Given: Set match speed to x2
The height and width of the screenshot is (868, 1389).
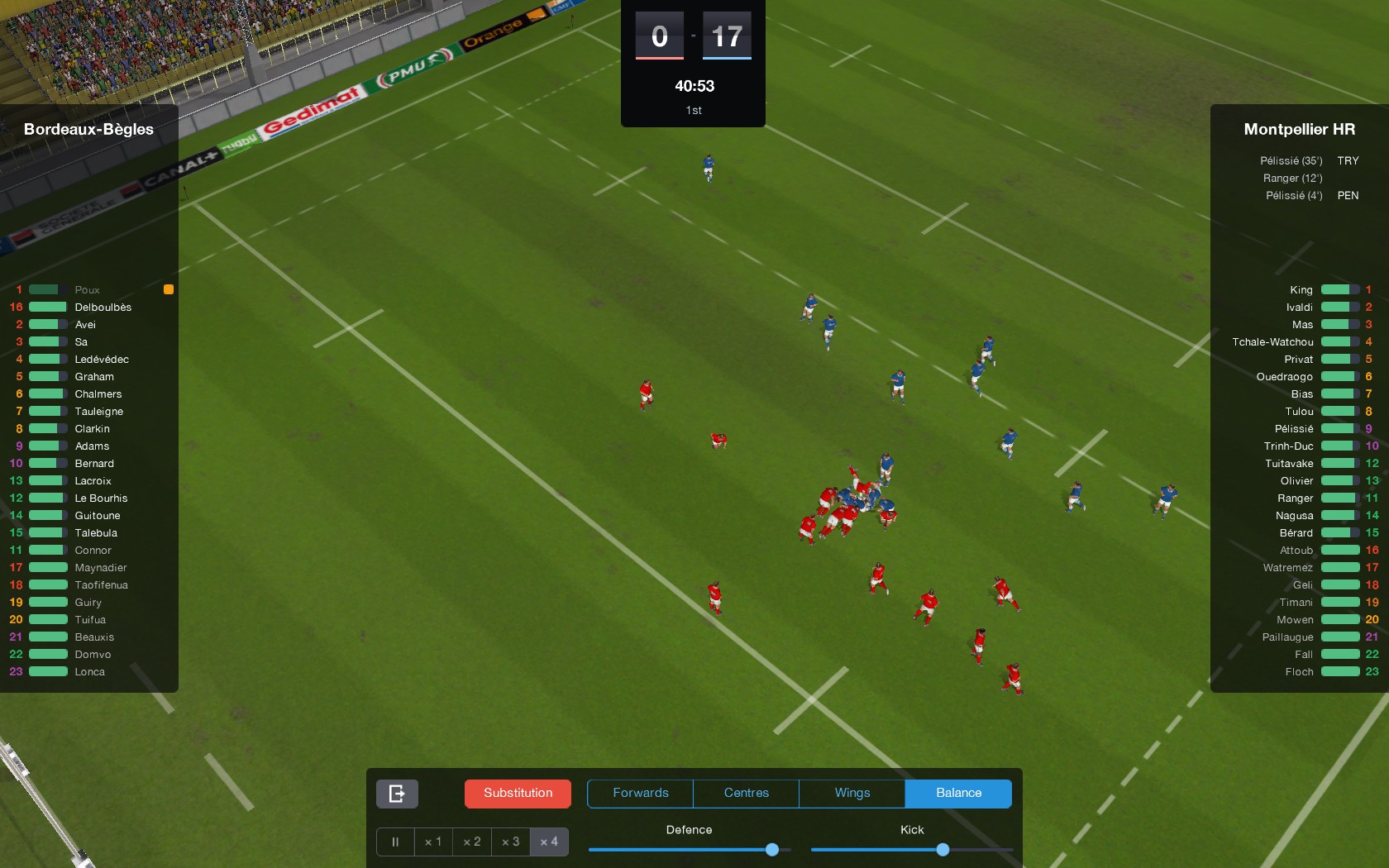Looking at the screenshot, I should (471, 842).
